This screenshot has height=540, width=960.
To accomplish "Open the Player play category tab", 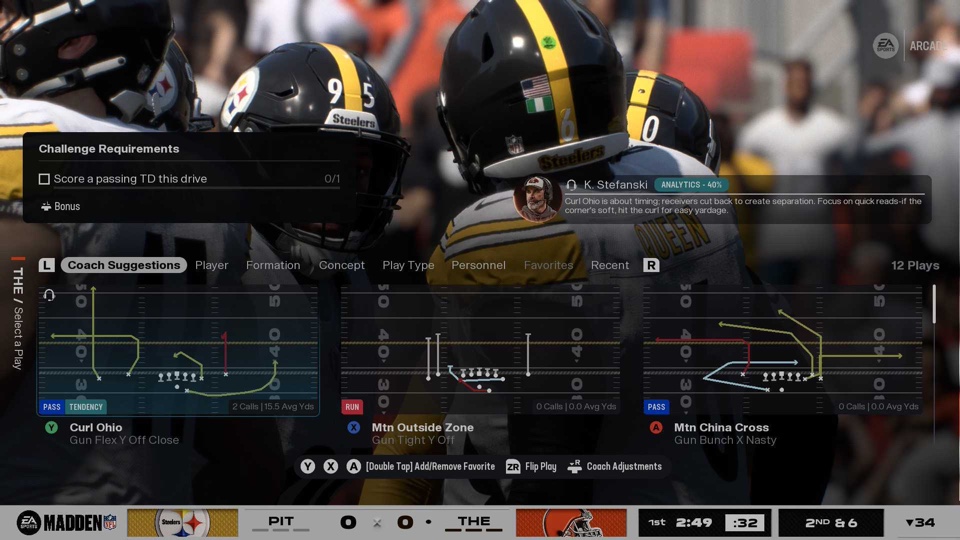I will (x=212, y=265).
